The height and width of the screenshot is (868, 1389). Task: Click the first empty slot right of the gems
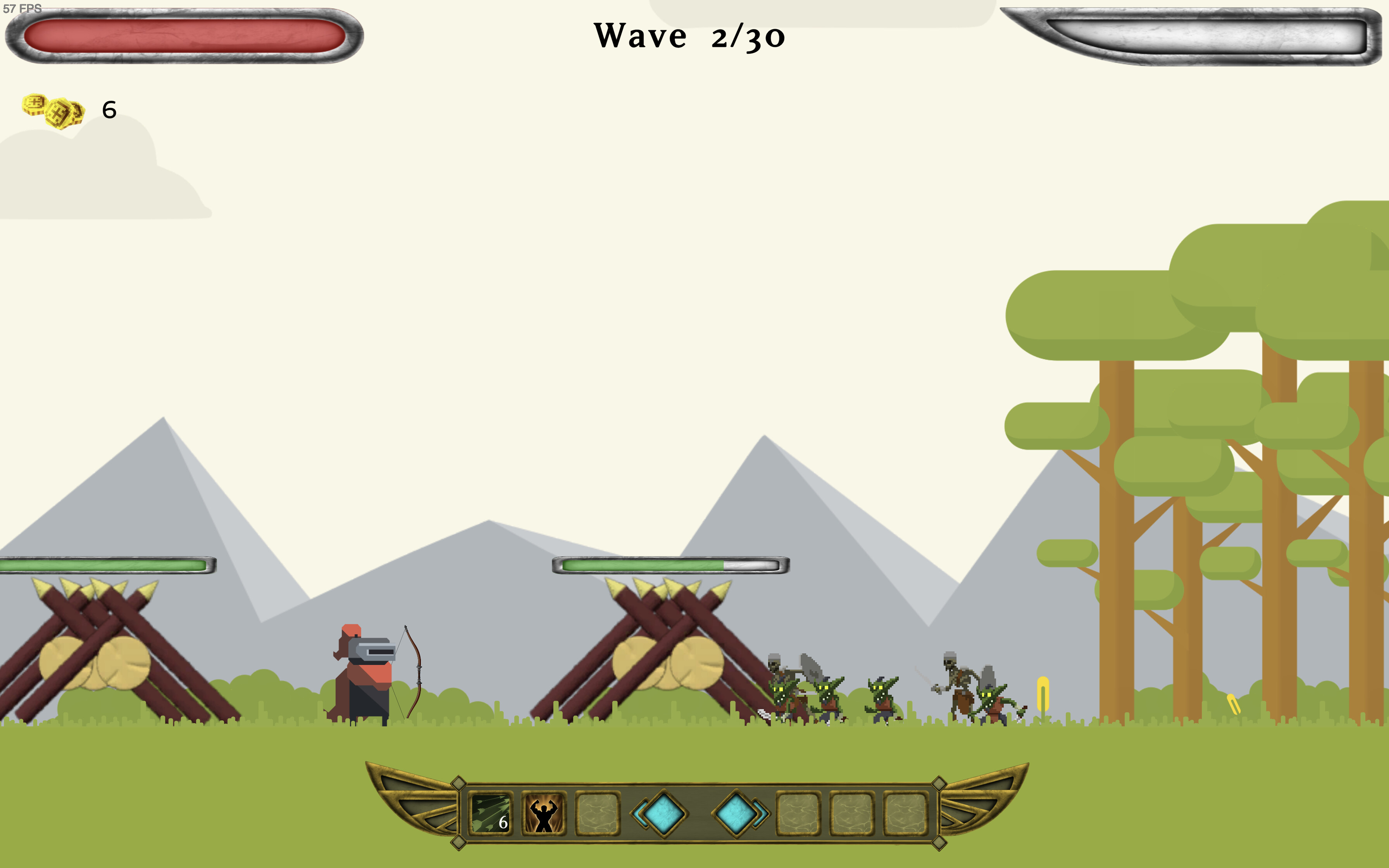800,812
